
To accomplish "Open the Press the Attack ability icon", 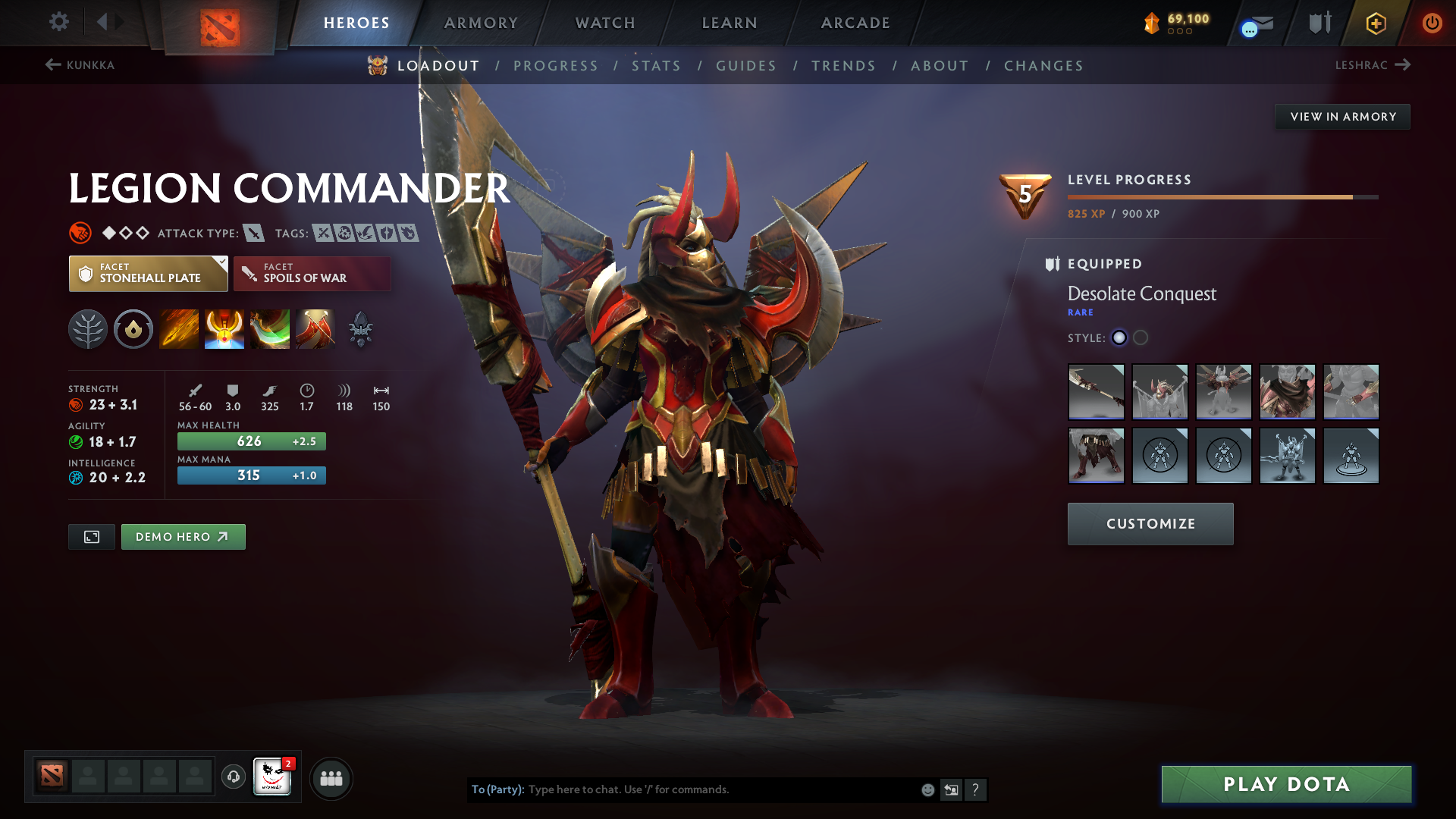I will (224, 329).
